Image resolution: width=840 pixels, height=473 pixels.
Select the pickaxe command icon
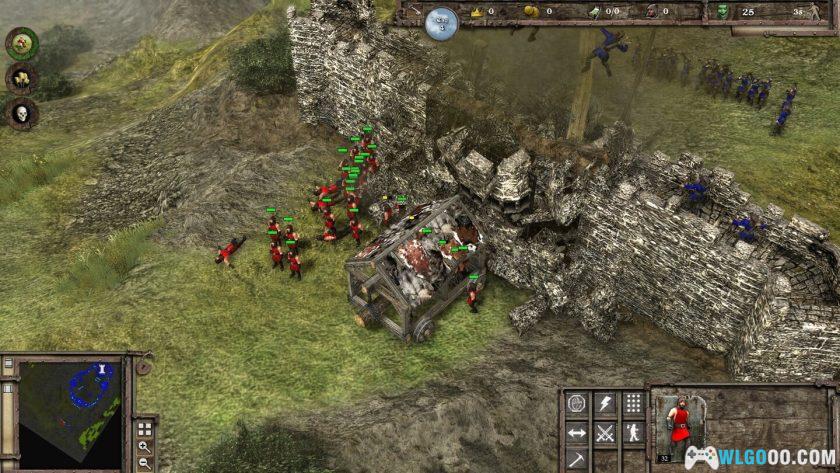click(577, 460)
